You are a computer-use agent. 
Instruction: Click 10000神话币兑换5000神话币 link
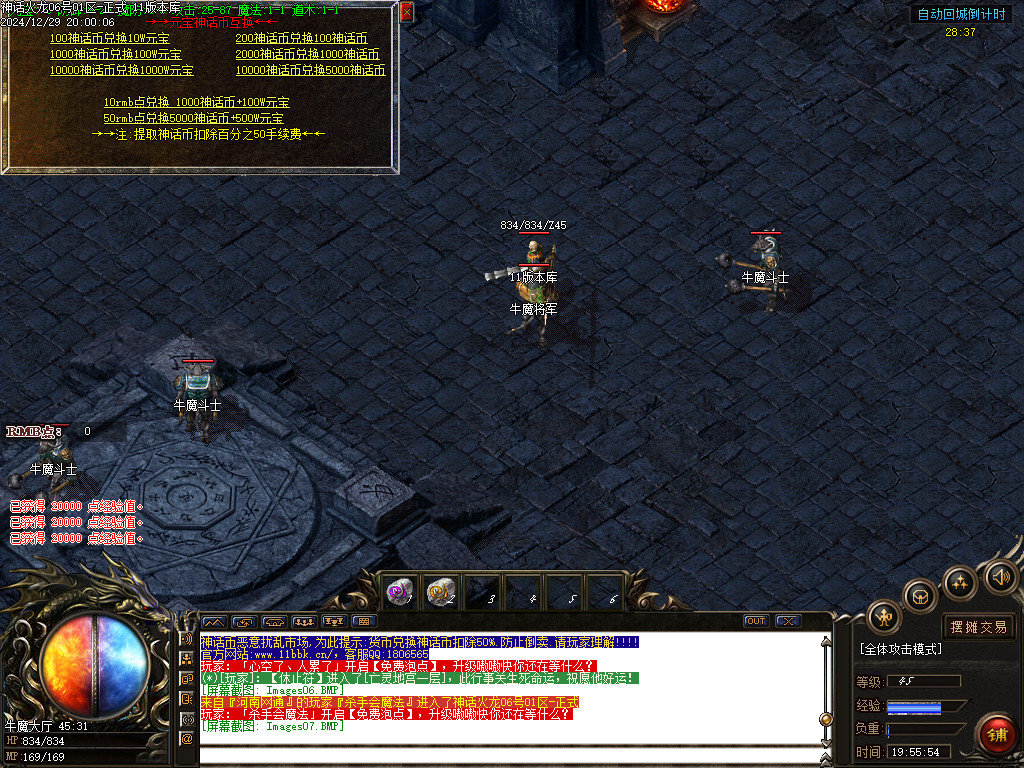pyautogui.click(x=310, y=71)
